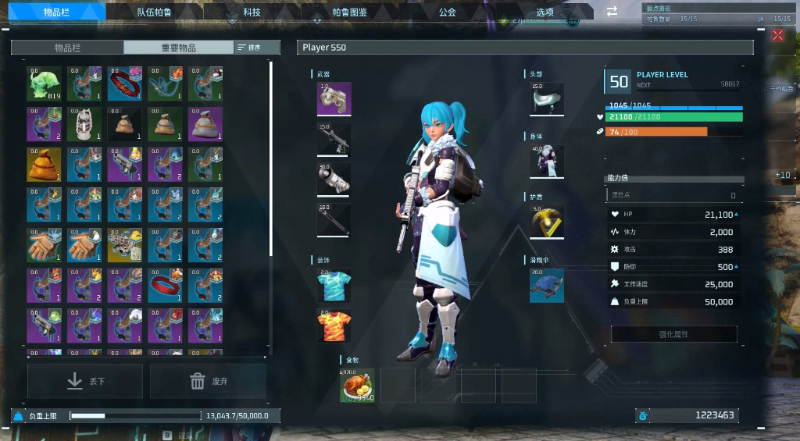Show the 重要物品 key items list

tap(178, 47)
